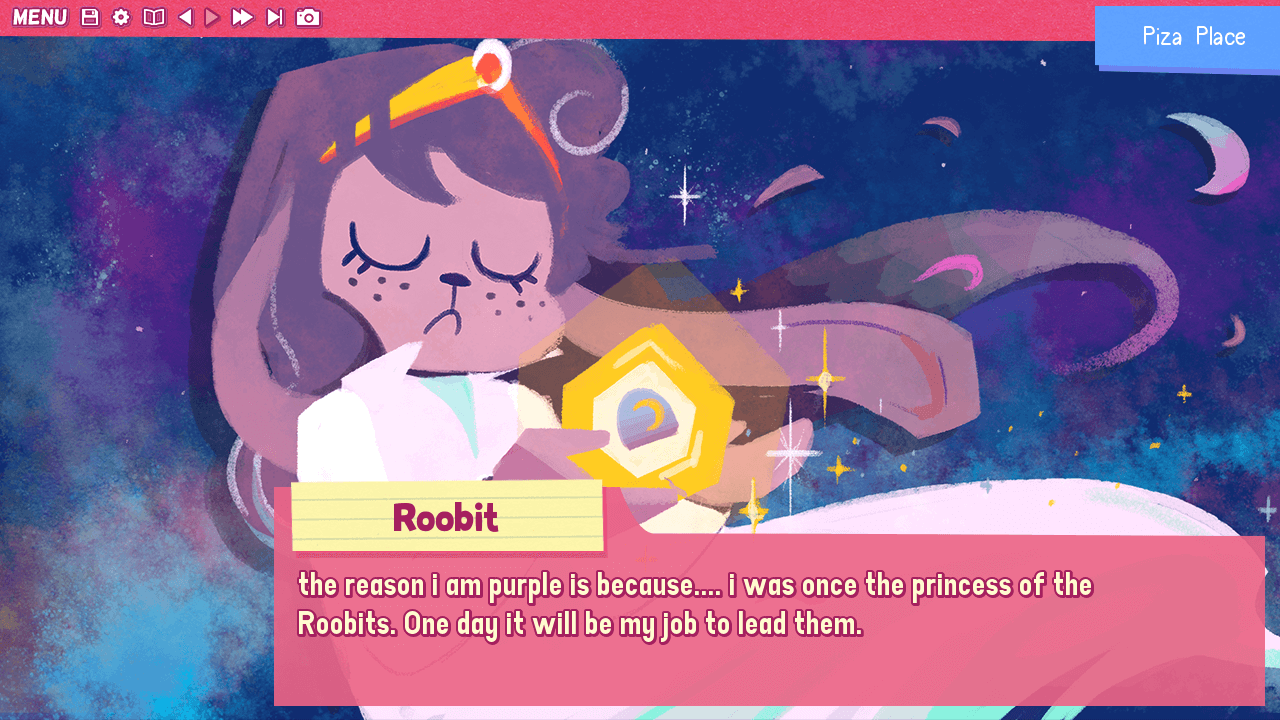This screenshot has width=1280, height=720.
Task: Toggle auto-read by clicking the play arrow icon
Action: coord(211,17)
